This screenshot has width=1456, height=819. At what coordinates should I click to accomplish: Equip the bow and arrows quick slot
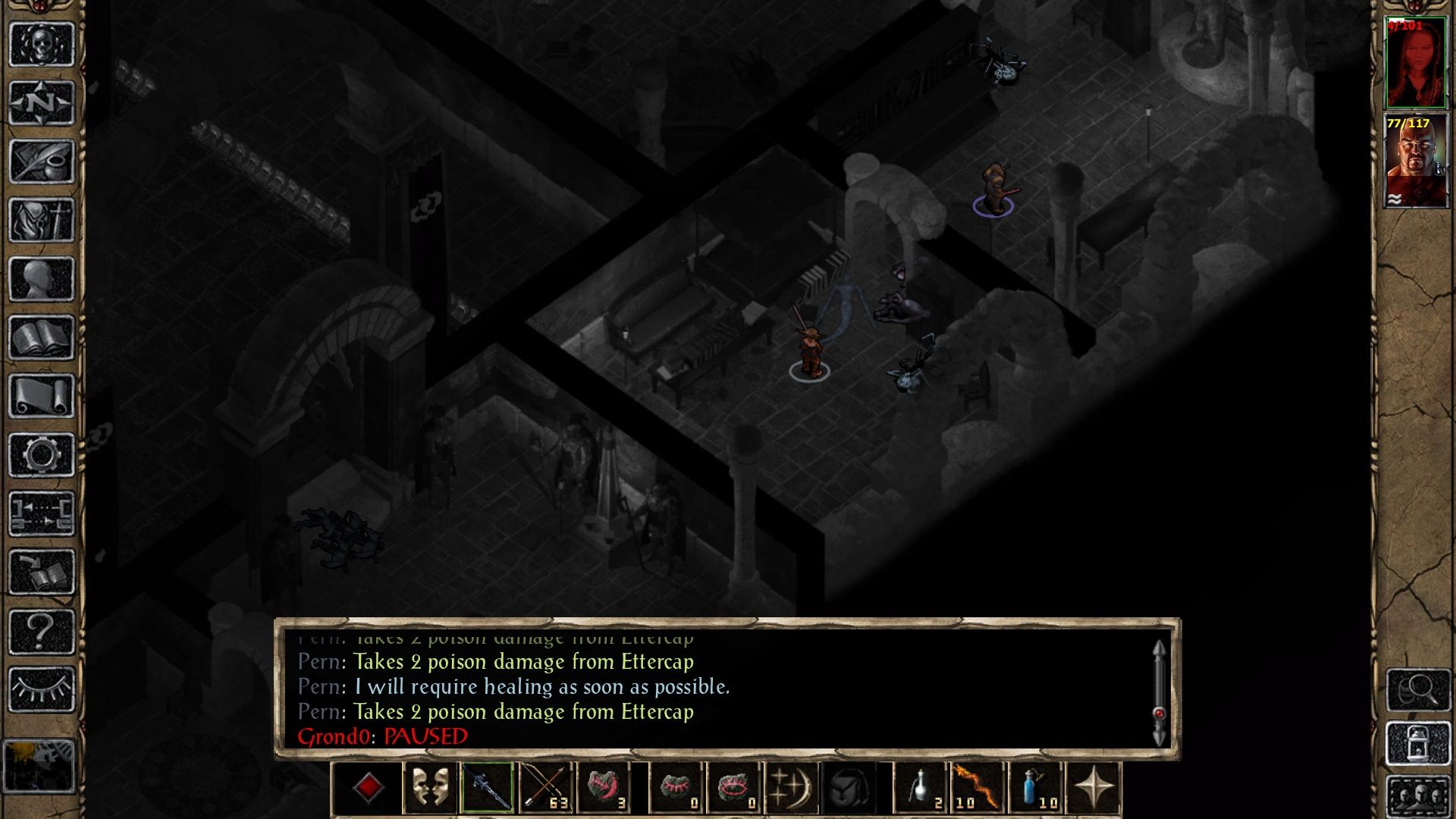click(545, 789)
